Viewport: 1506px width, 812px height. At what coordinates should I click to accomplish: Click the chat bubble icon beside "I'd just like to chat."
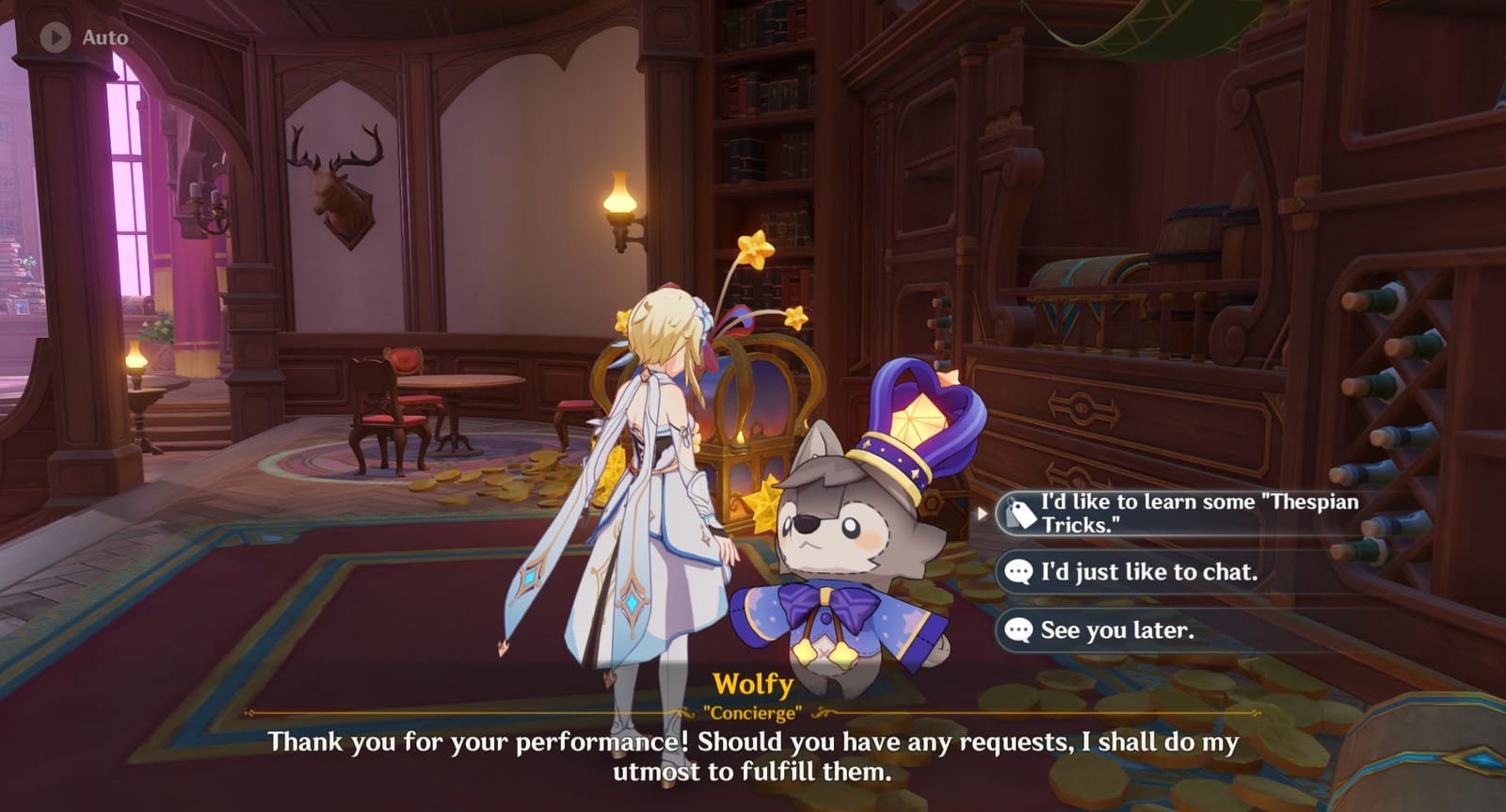(1017, 571)
